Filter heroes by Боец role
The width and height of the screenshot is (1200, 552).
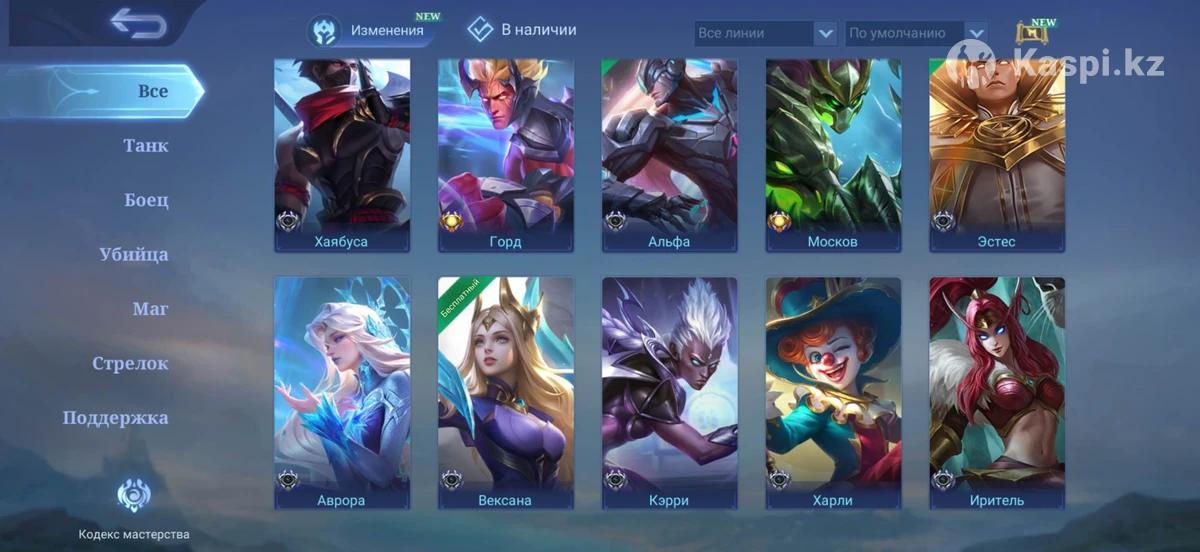[146, 200]
